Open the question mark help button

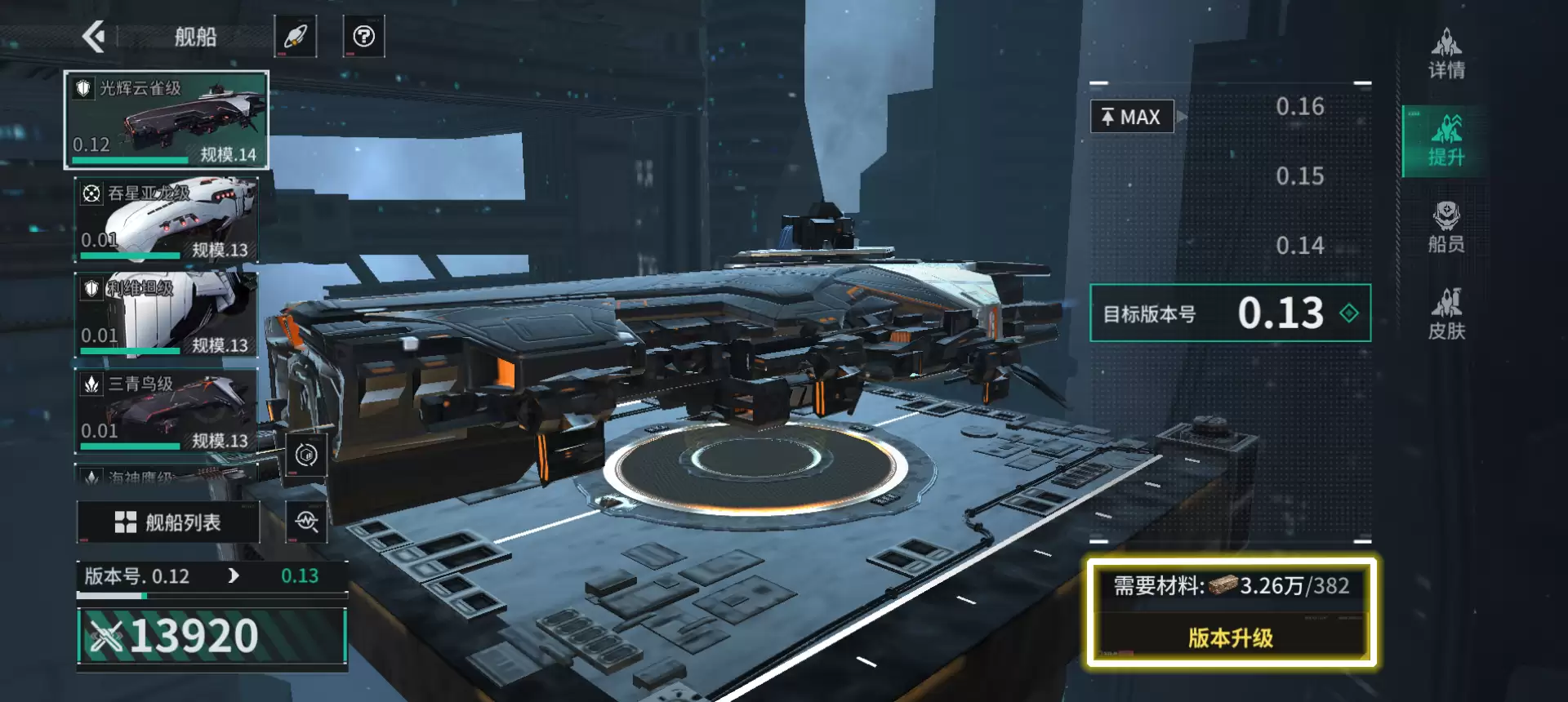(x=363, y=36)
